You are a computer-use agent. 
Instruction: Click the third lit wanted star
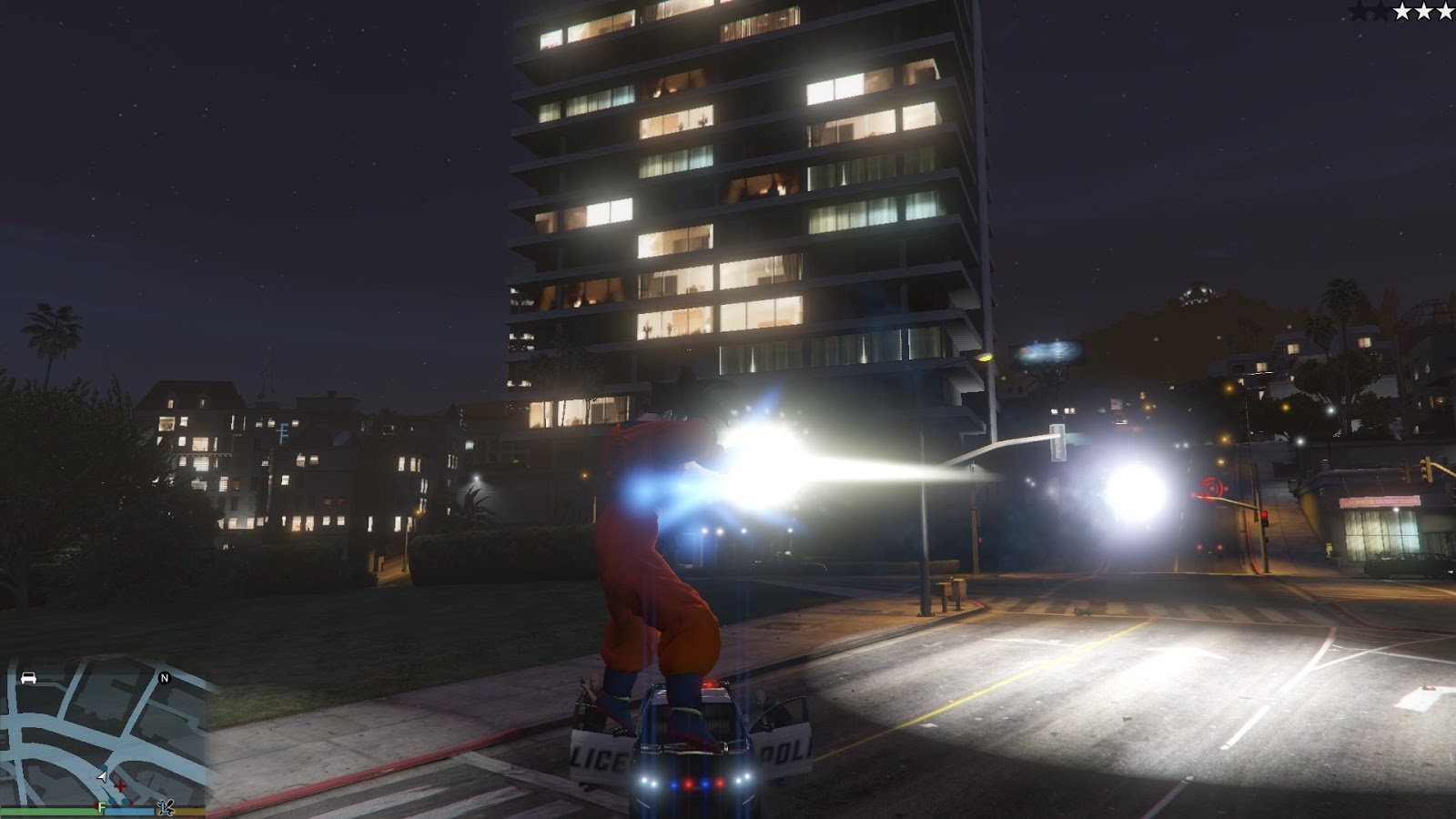[x=1445, y=12]
